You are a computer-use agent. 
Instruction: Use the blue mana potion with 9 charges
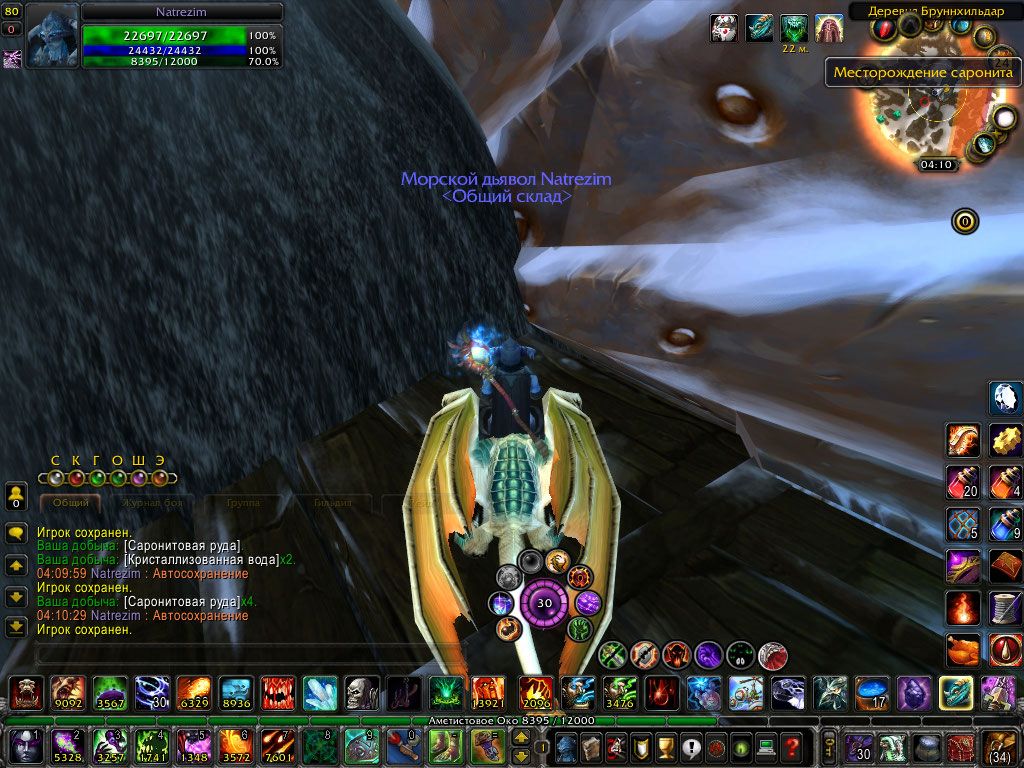(1005, 524)
